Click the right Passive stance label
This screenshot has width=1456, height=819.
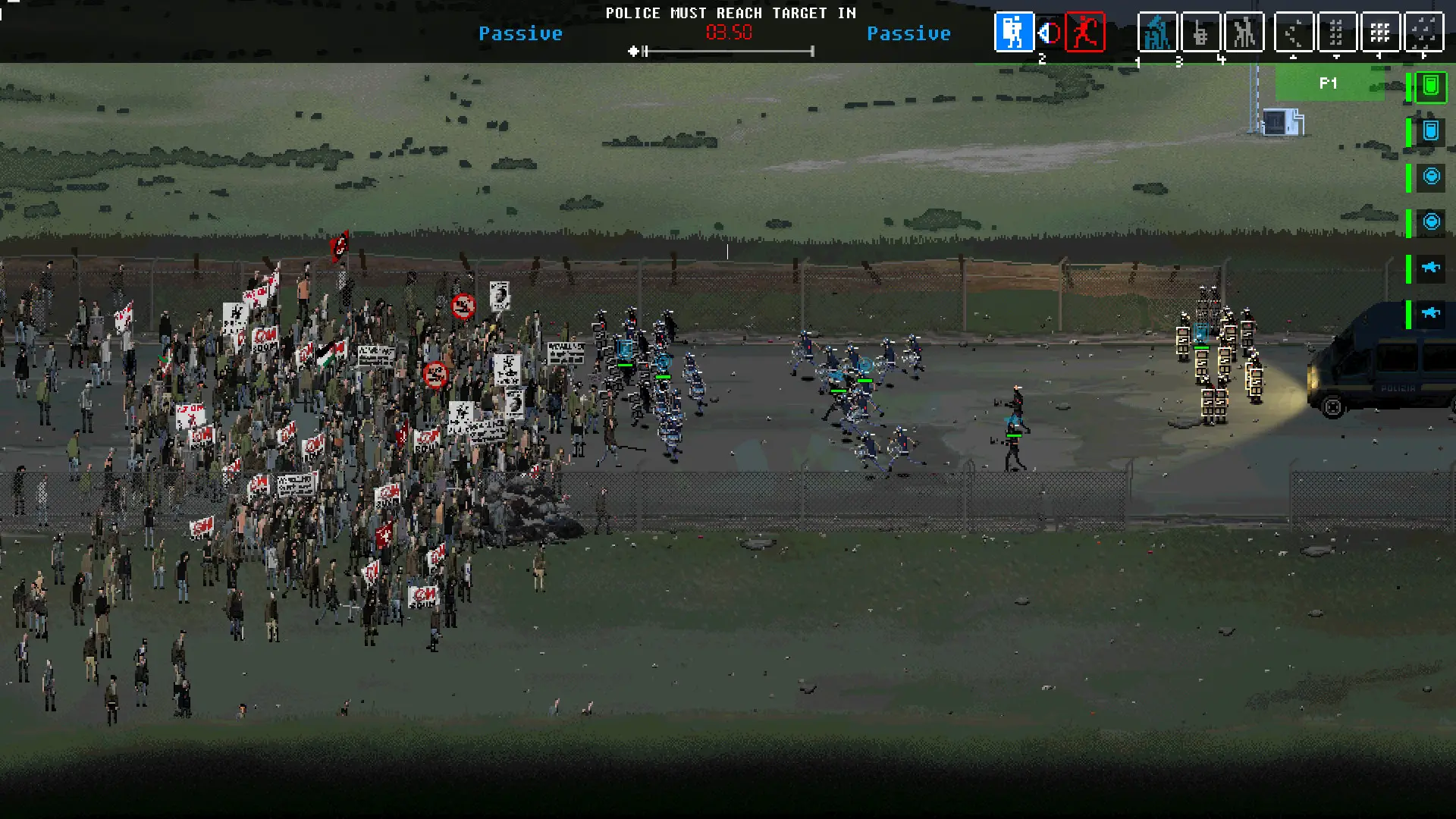tap(909, 33)
